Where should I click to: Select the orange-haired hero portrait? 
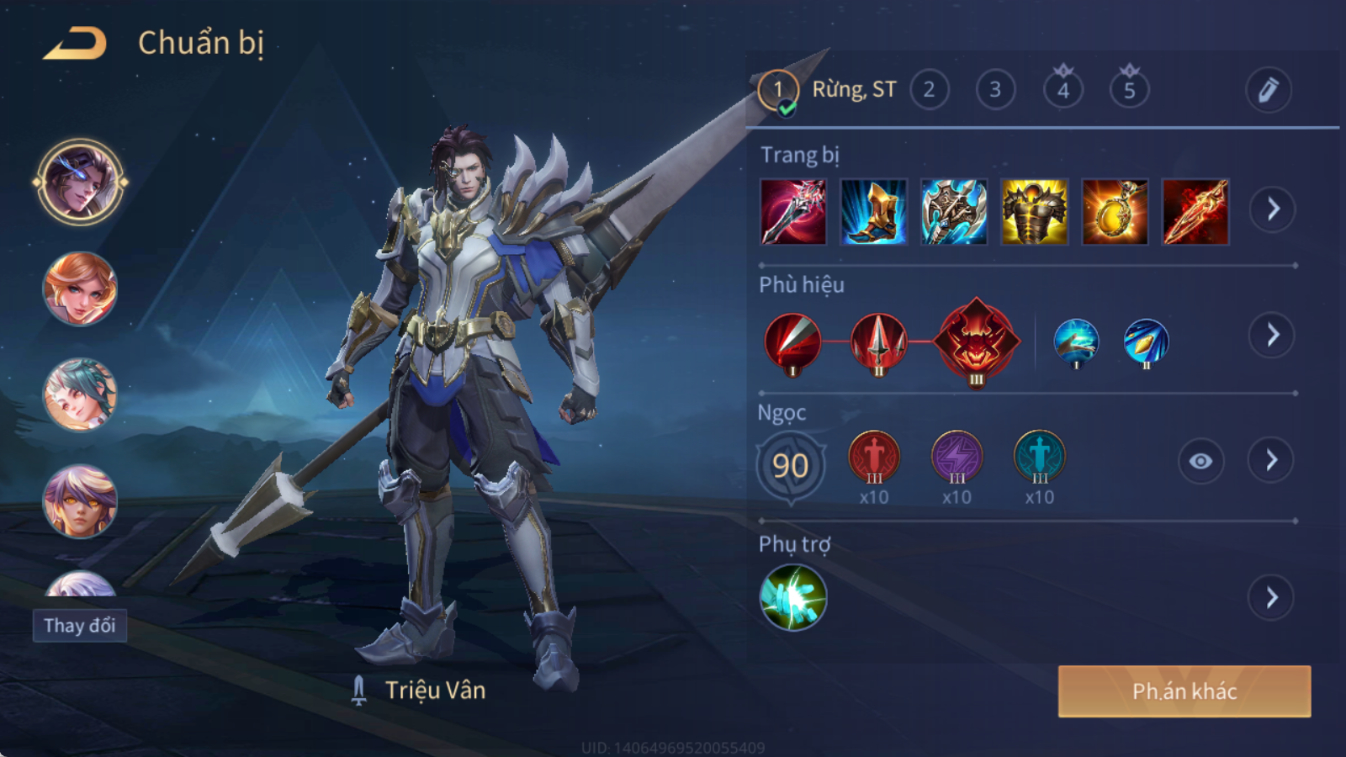coord(80,290)
